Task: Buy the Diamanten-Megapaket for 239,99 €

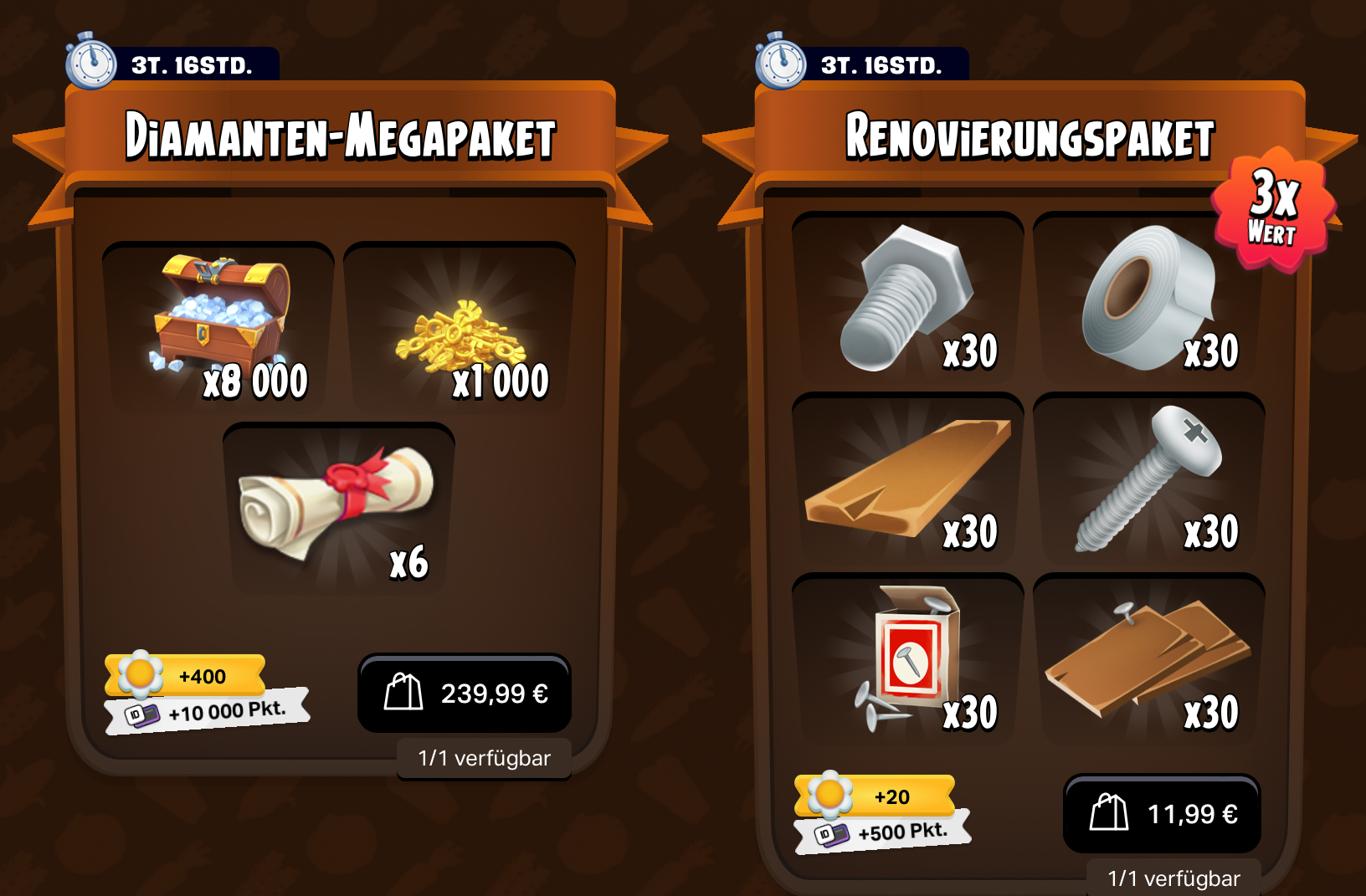Action: pos(465,694)
